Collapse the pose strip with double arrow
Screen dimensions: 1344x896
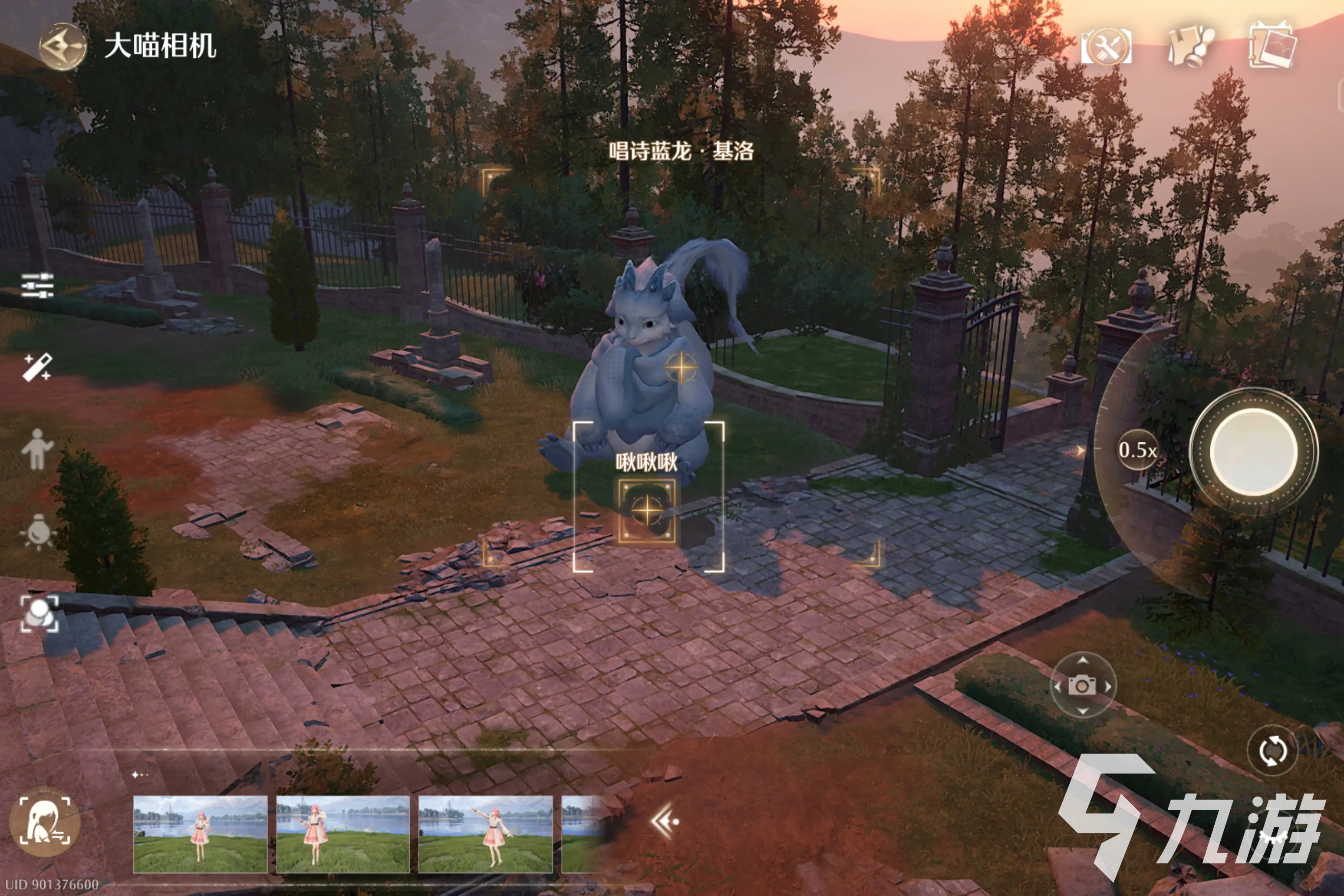665,822
